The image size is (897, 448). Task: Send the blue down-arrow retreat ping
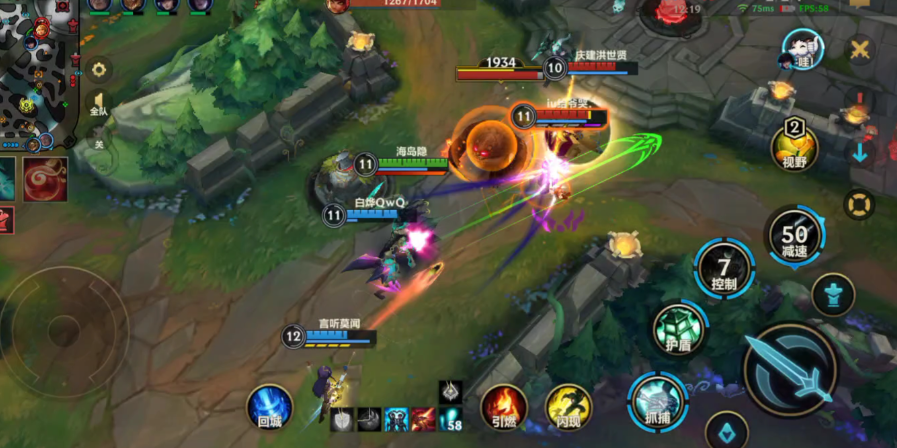(x=860, y=153)
